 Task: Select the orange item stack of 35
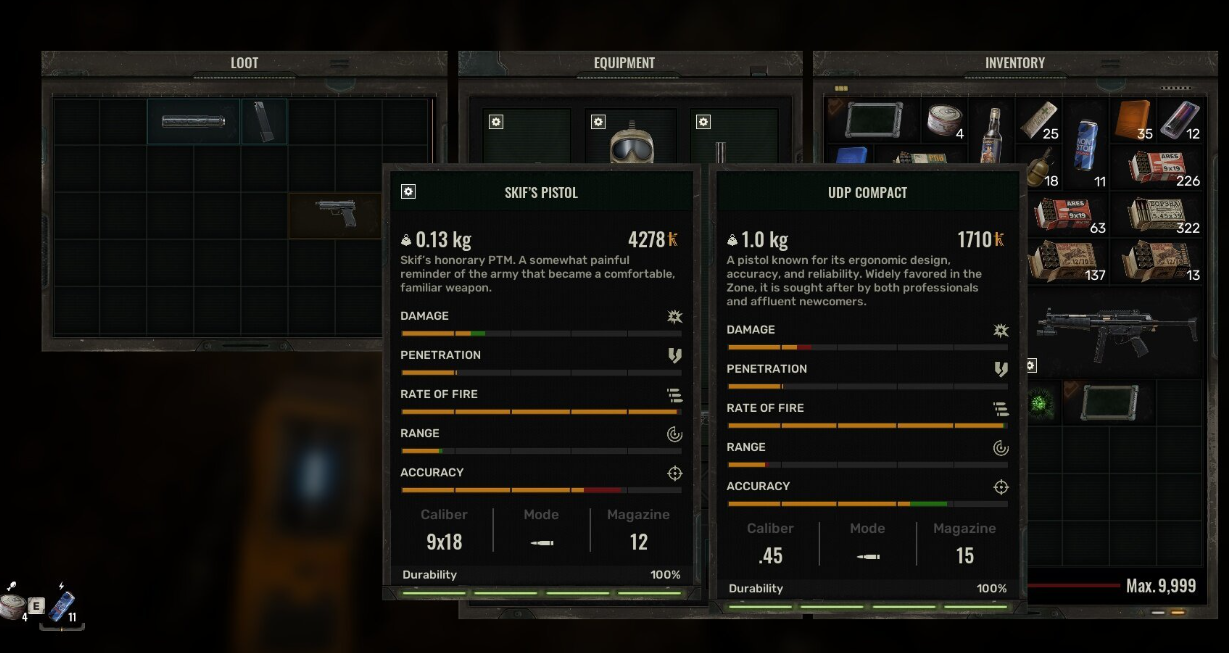pyautogui.click(x=1133, y=119)
